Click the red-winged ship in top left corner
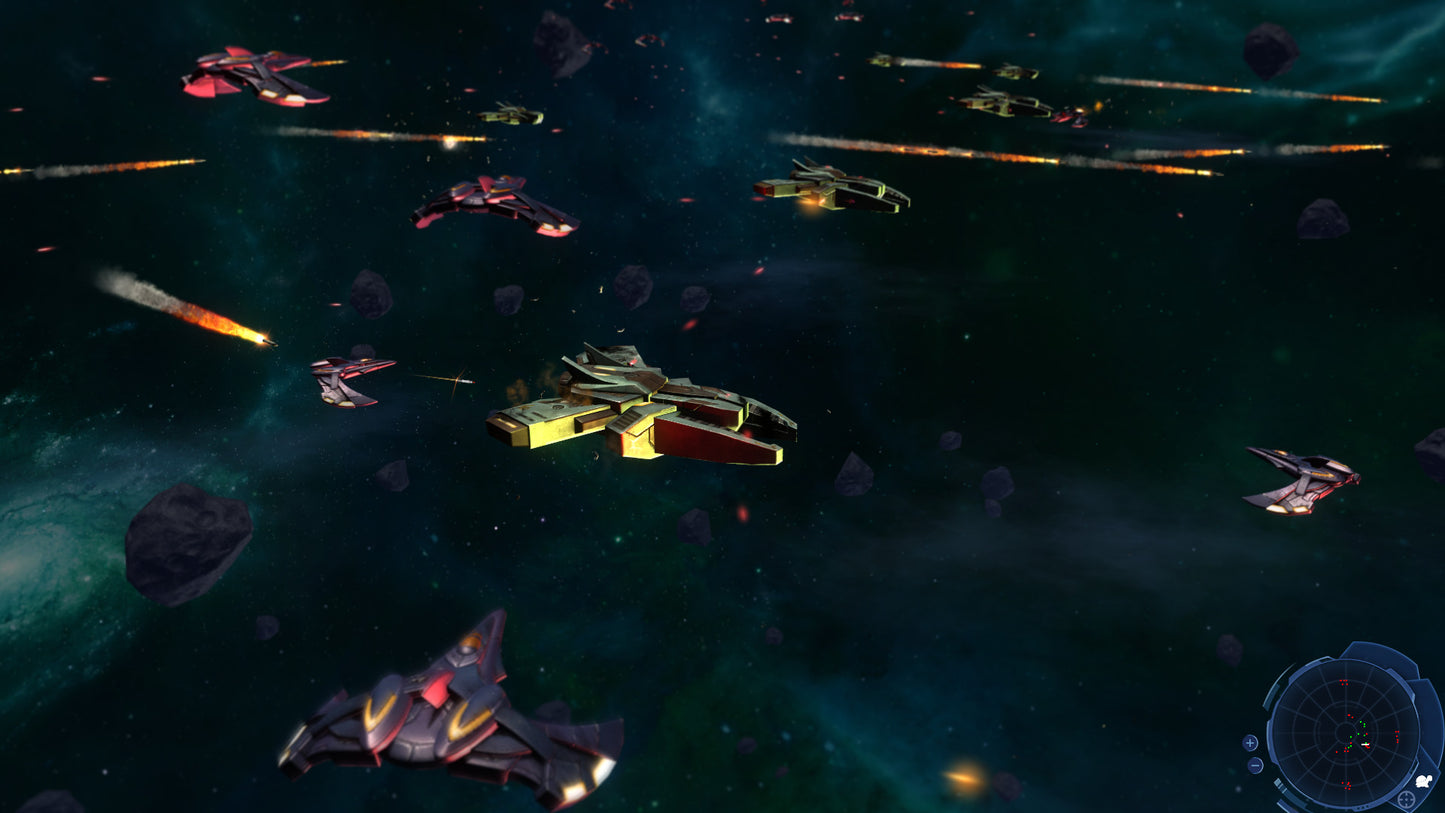This screenshot has height=813, width=1445. coord(255,75)
